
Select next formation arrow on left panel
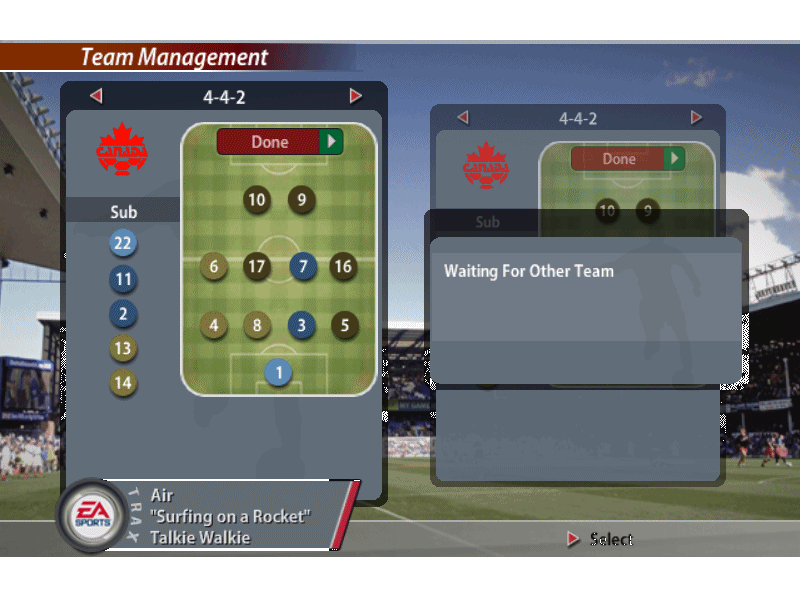tap(356, 96)
